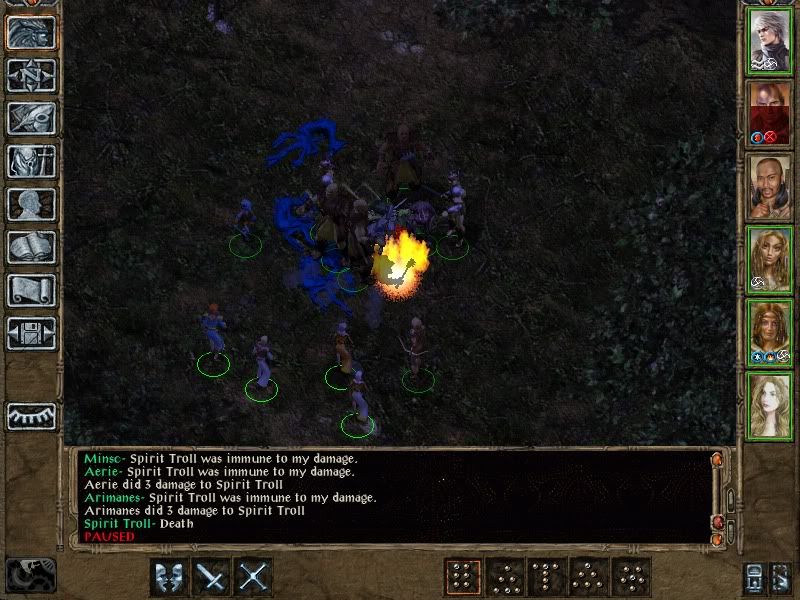Click the rest party eye button
The width and height of the screenshot is (800, 600).
[x=31, y=415]
